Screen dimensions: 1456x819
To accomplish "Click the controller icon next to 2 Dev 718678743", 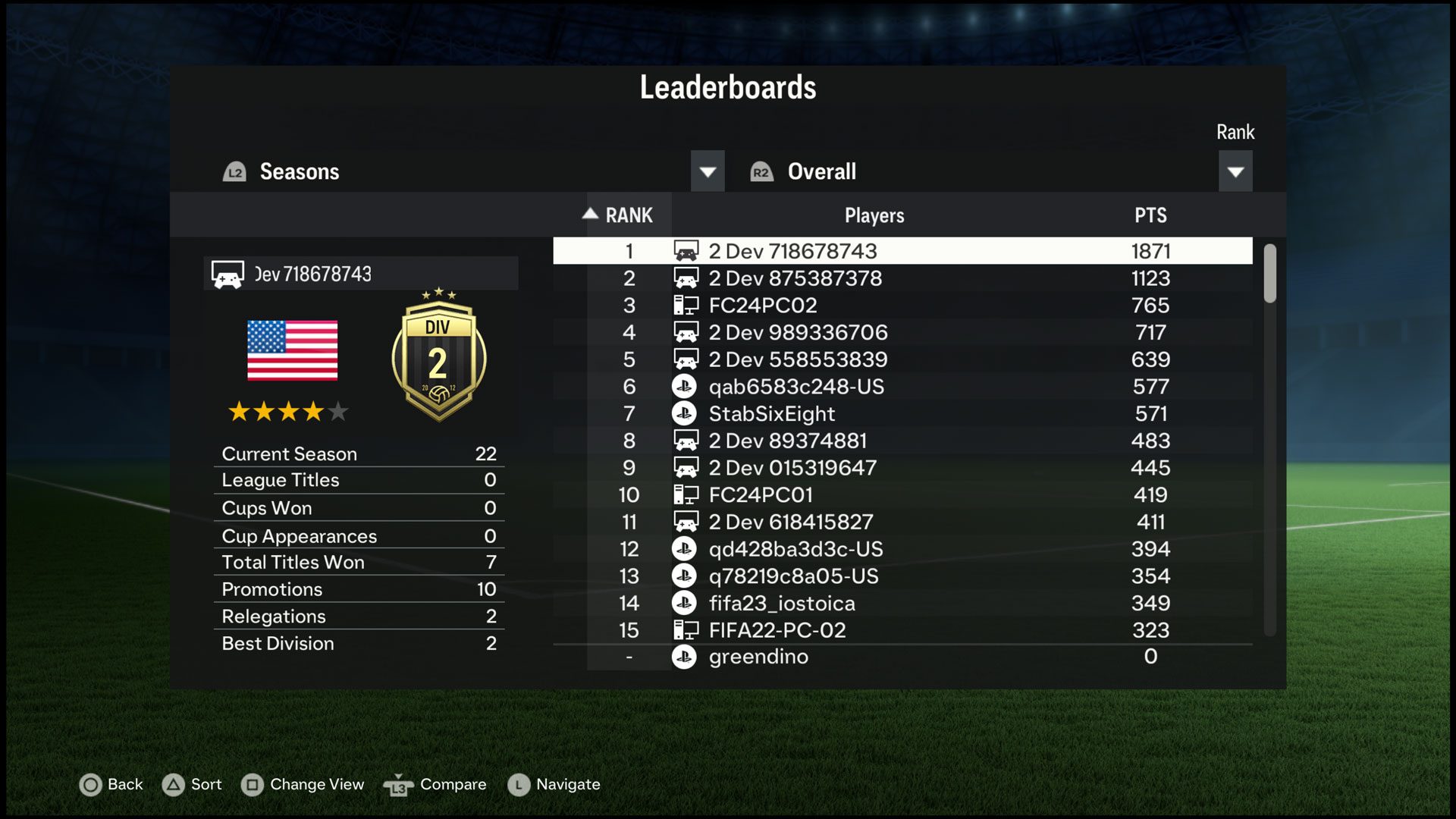I will 685,250.
